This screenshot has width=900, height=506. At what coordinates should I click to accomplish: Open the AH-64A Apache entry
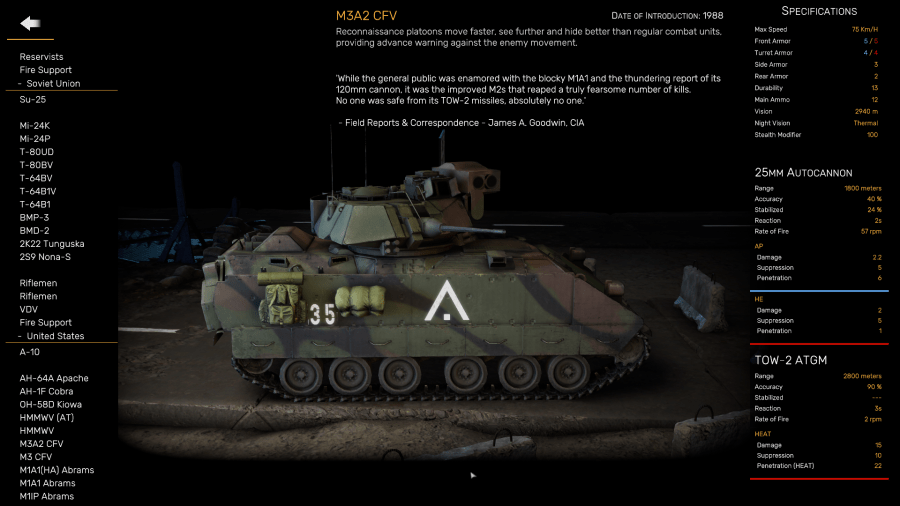54,378
